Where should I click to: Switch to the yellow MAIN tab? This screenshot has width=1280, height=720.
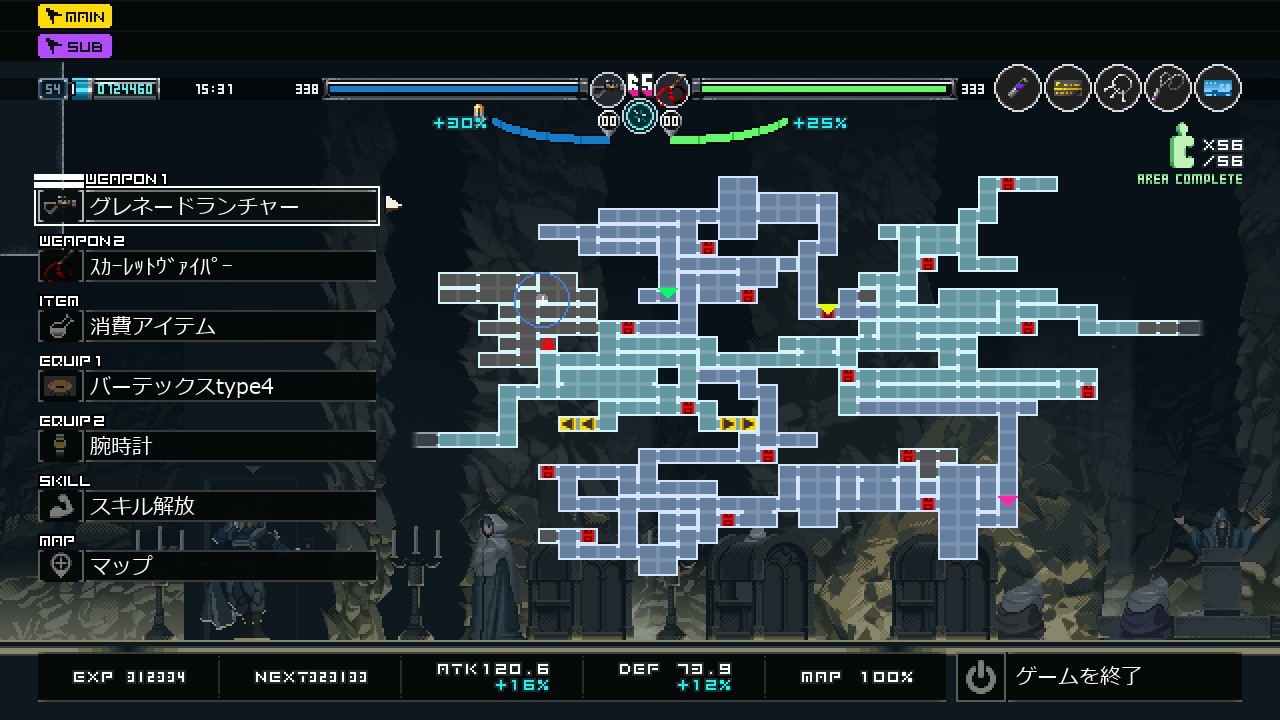point(75,16)
